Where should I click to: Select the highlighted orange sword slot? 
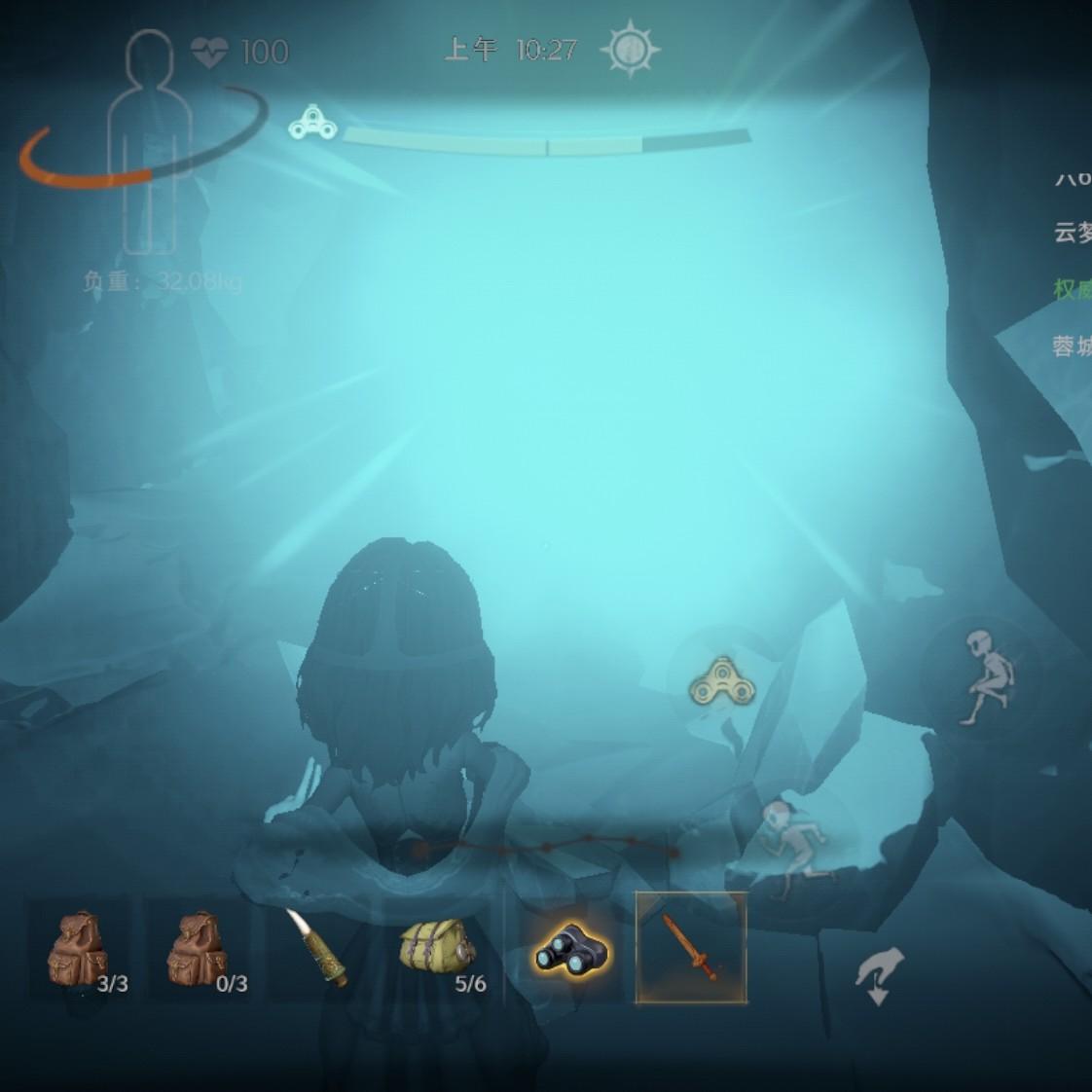coord(691,948)
